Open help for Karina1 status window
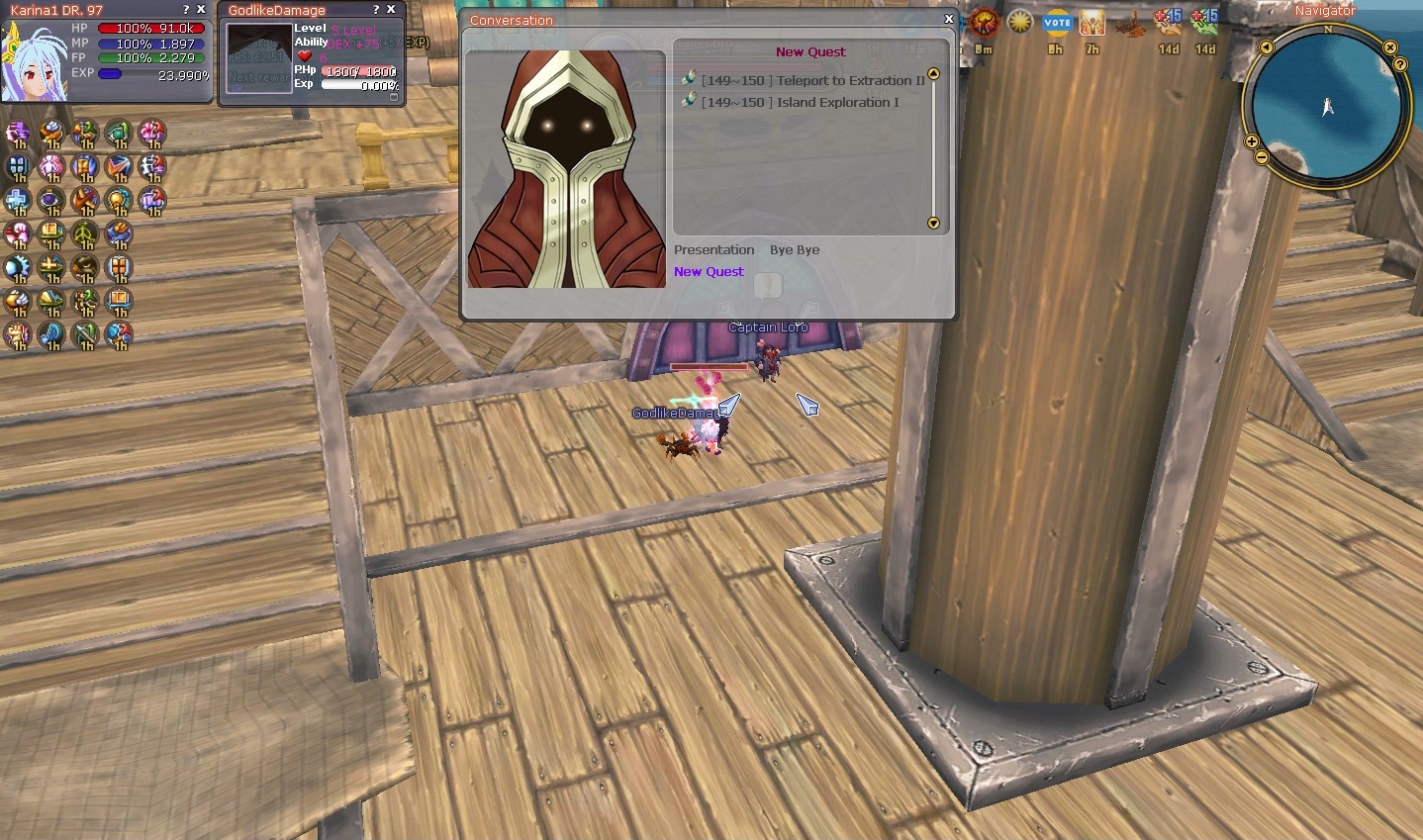The image size is (1423, 840). coord(186,10)
